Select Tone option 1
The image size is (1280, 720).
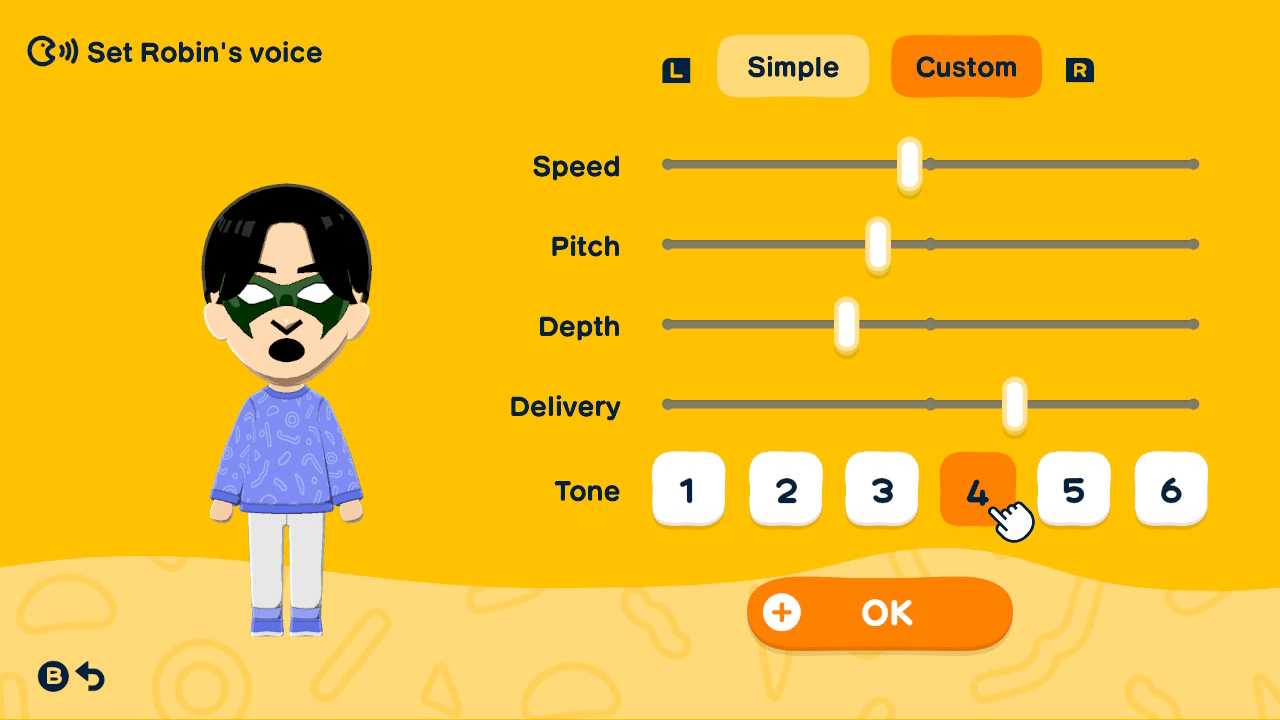[x=689, y=489]
